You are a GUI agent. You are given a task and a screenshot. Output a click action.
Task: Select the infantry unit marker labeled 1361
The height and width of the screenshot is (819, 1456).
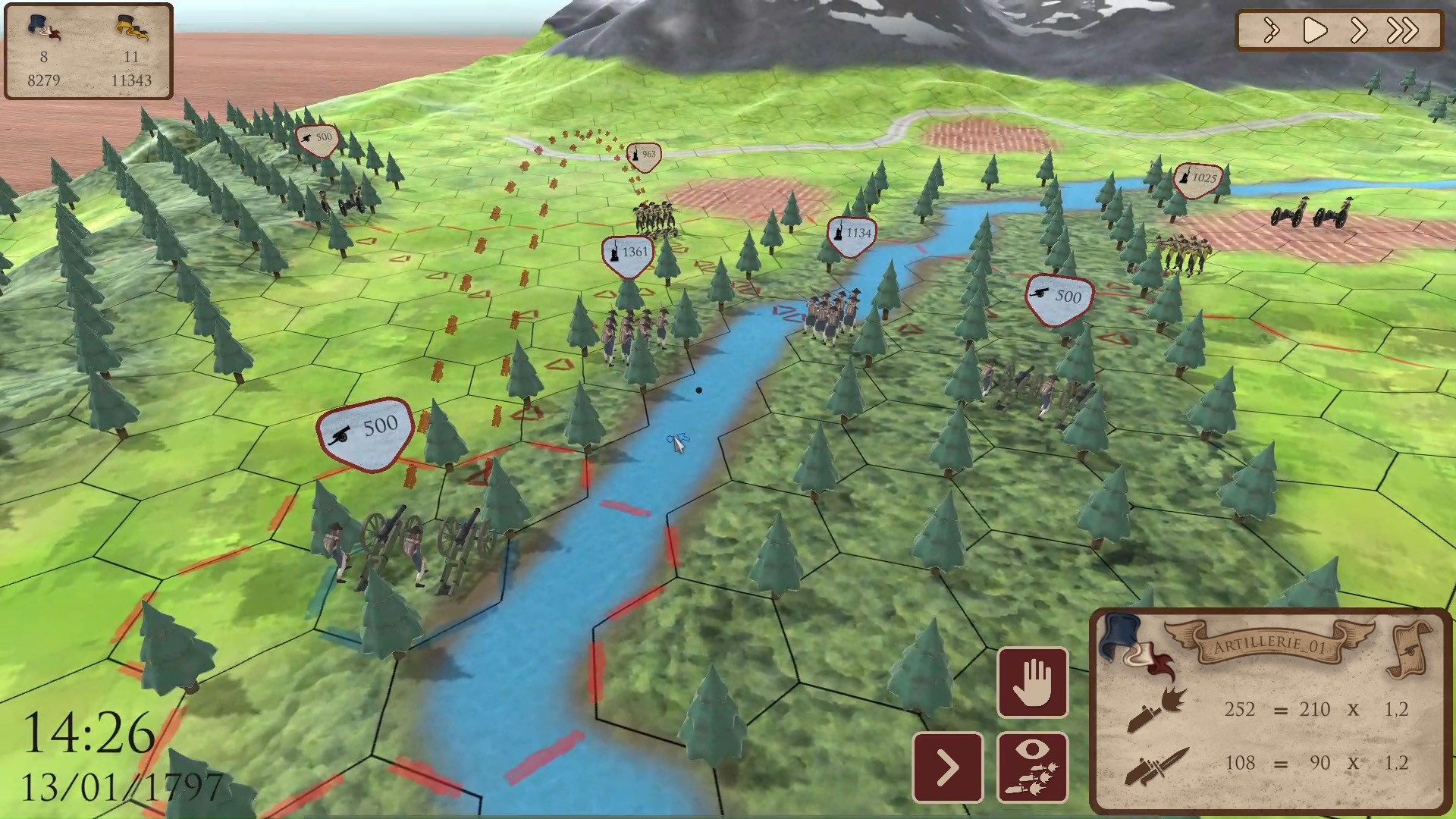pos(628,253)
